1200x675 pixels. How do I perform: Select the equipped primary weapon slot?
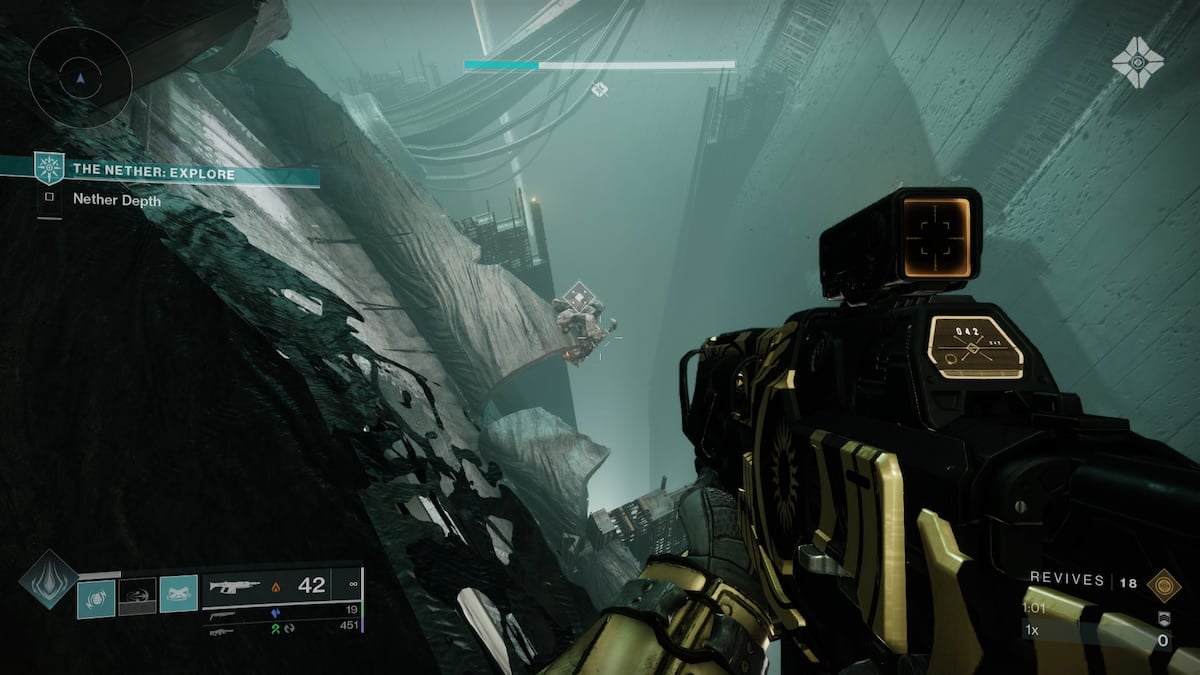[x=281, y=587]
